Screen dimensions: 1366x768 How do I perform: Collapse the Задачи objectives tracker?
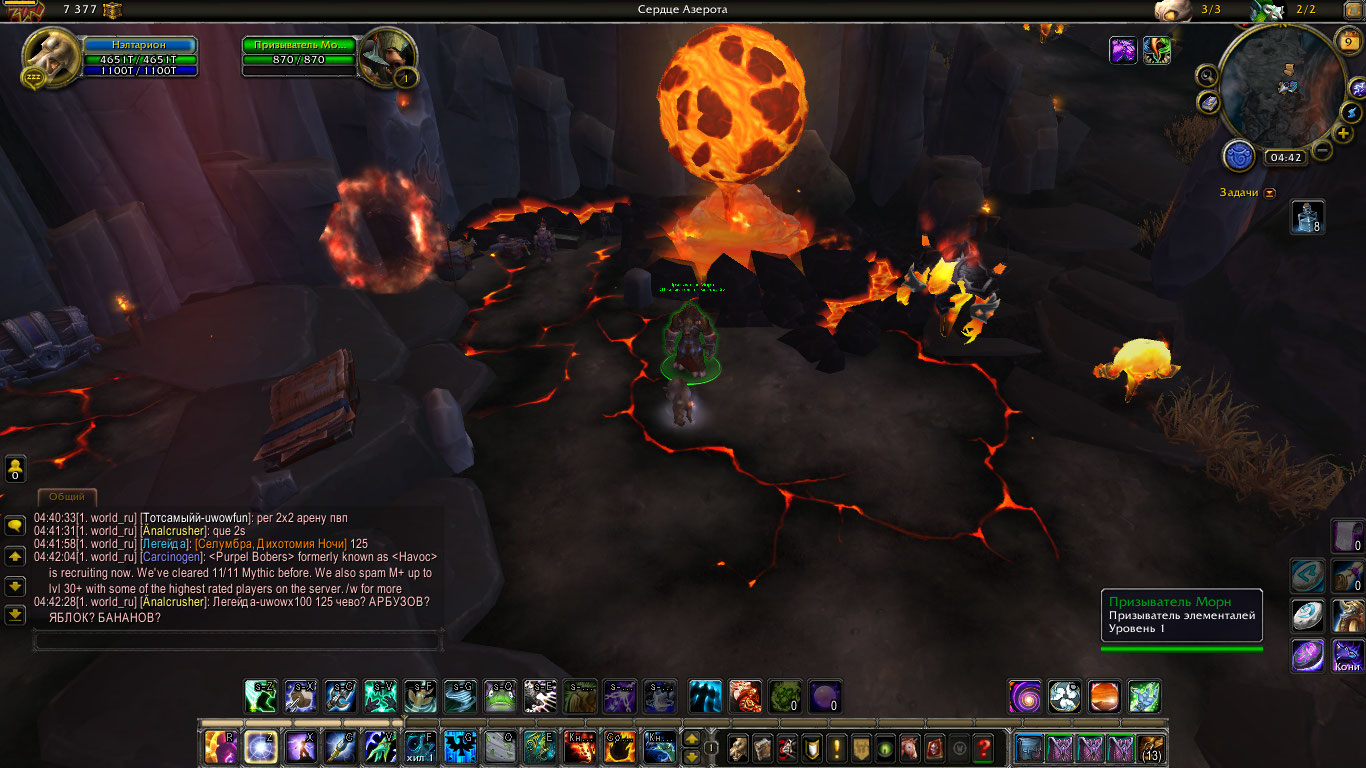pyautogui.click(x=1270, y=193)
